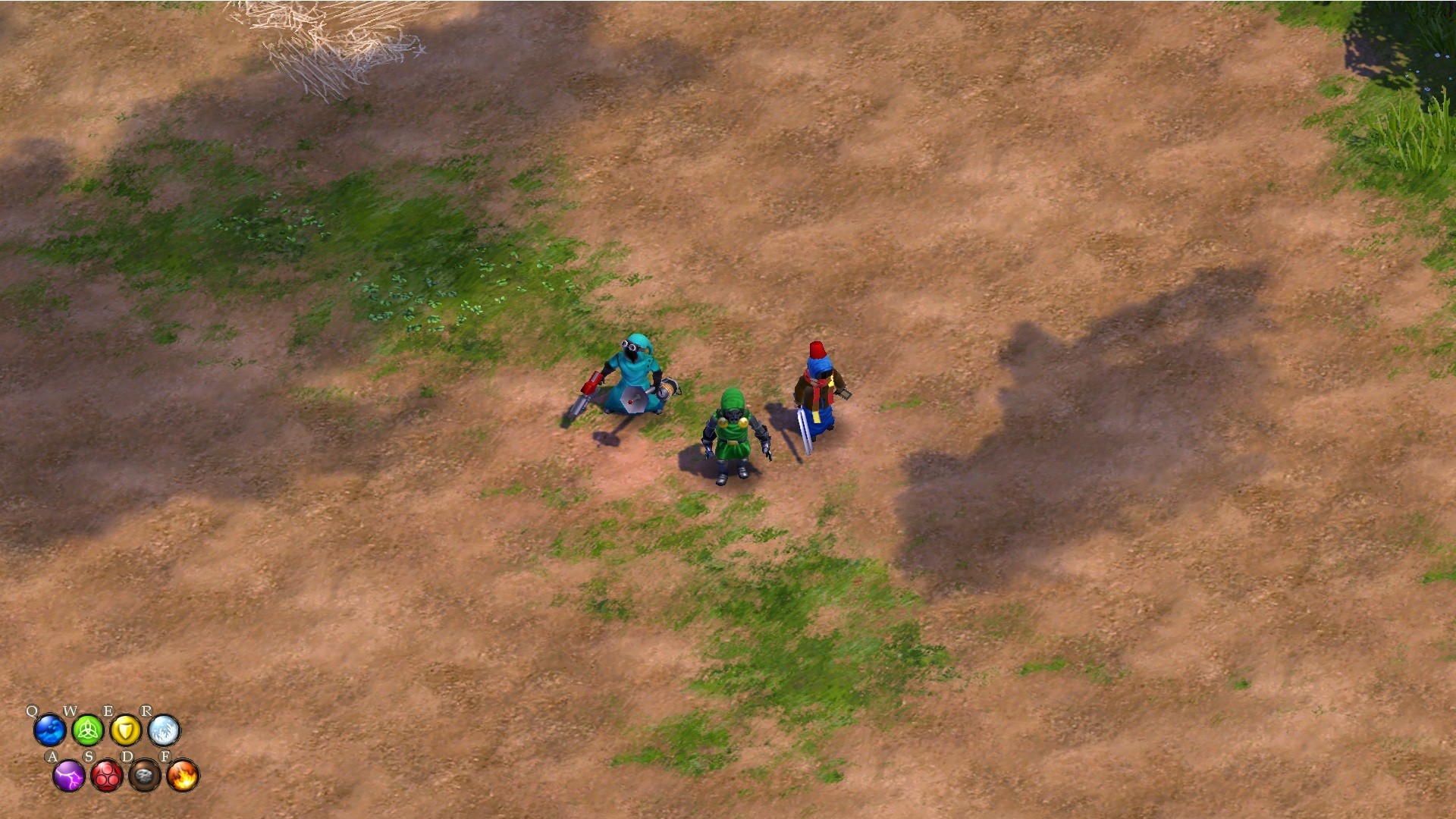Select the Cold element icon
Image resolution: width=1456 pixels, height=819 pixels.
click(x=164, y=730)
